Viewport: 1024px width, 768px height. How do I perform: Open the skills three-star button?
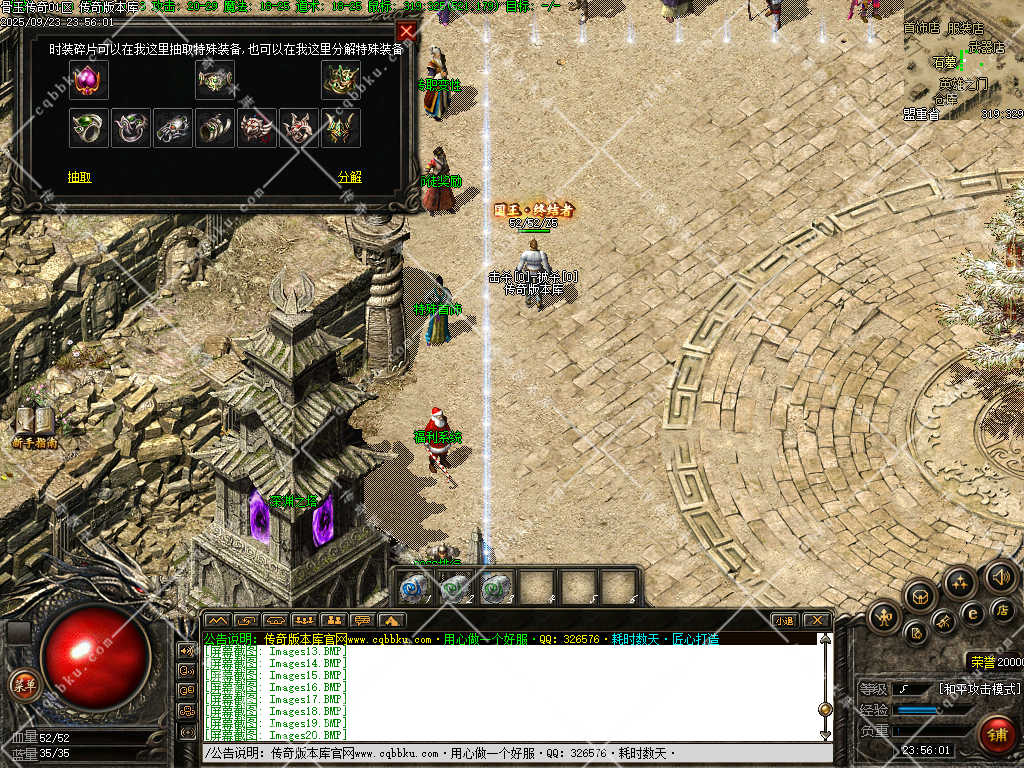click(960, 582)
